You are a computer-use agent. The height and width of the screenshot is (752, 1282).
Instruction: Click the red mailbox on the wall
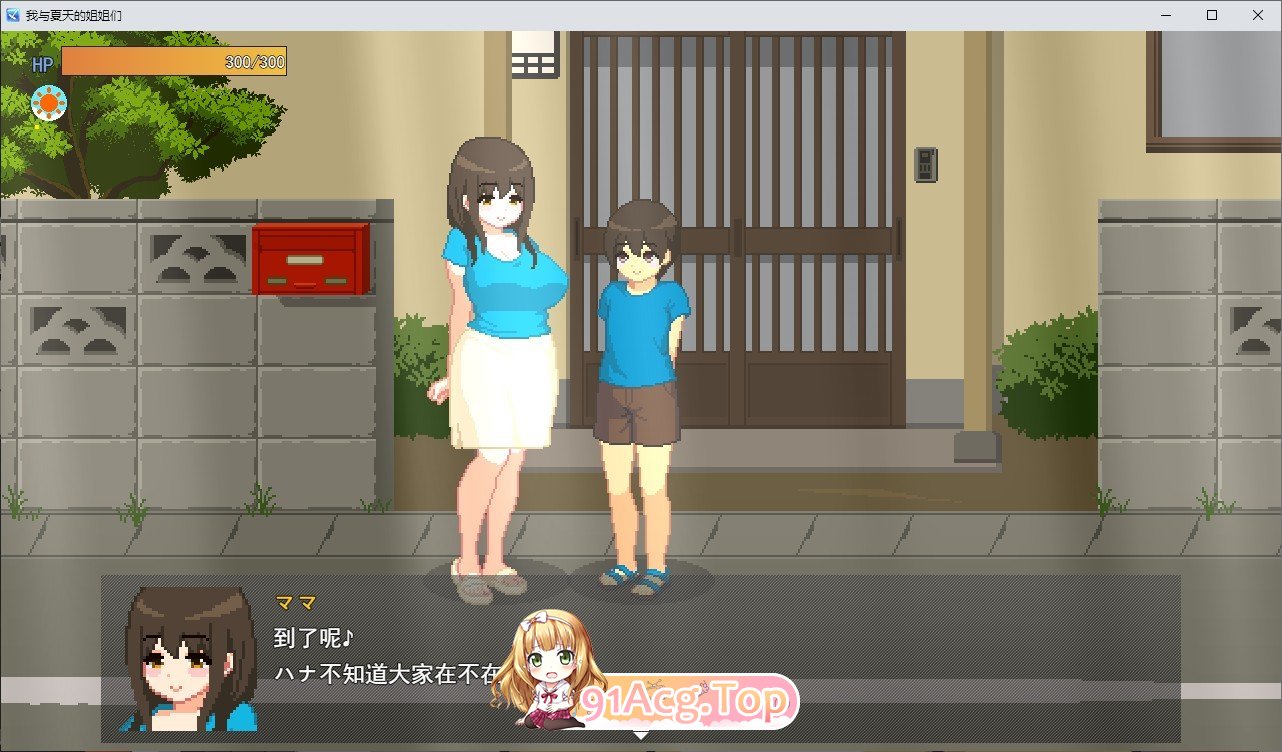[313, 258]
